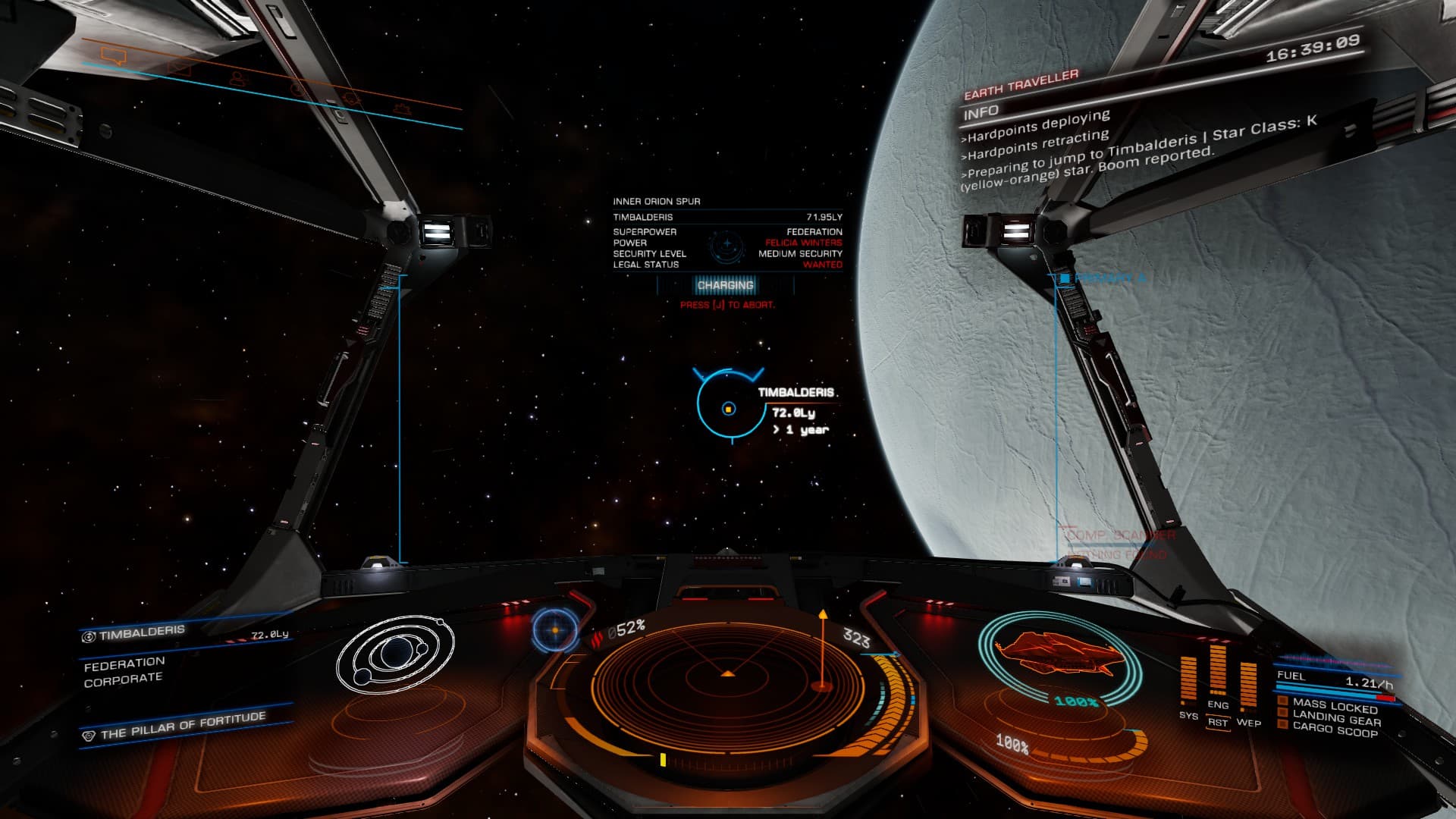This screenshot has height=819, width=1456.
Task: Open the chat speech-bubble comms icon
Action: point(114,55)
